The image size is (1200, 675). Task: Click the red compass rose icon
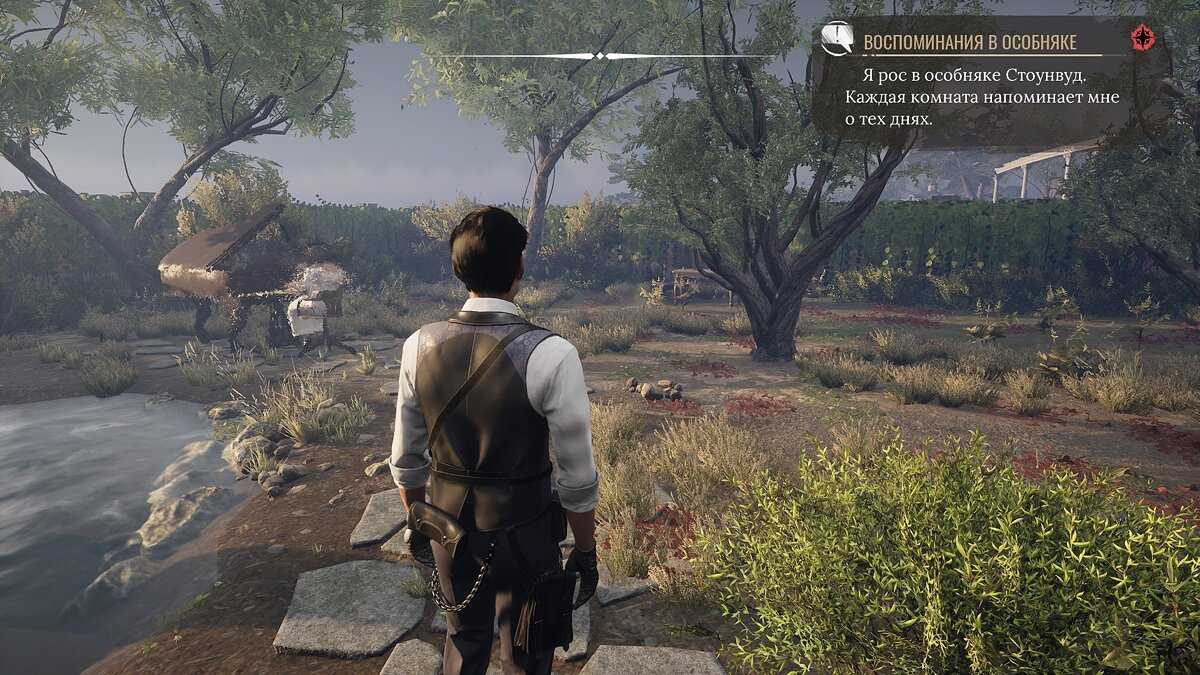pos(1142,38)
